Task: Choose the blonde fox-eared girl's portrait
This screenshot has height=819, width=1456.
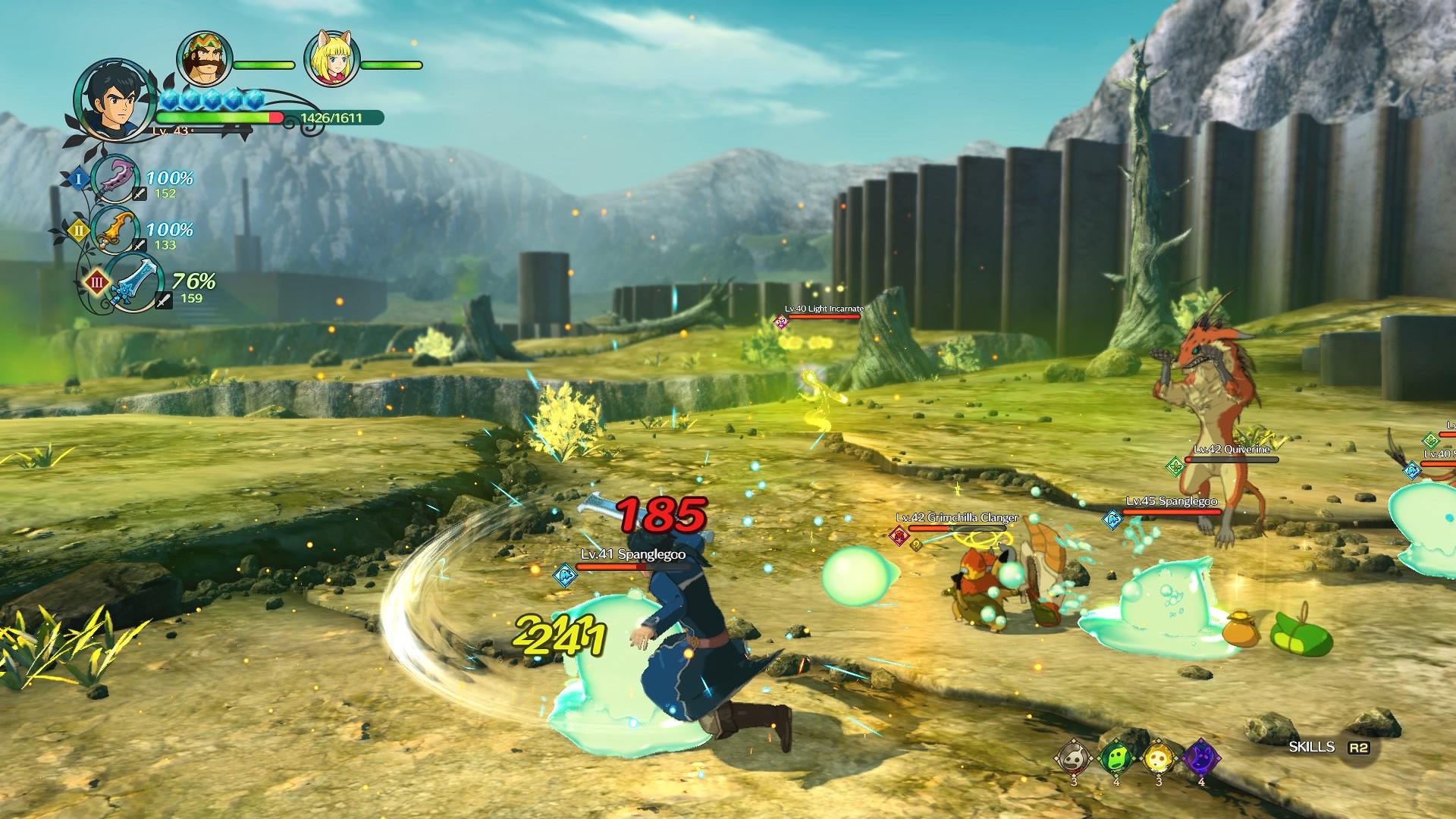Action: [x=331, y=59]
